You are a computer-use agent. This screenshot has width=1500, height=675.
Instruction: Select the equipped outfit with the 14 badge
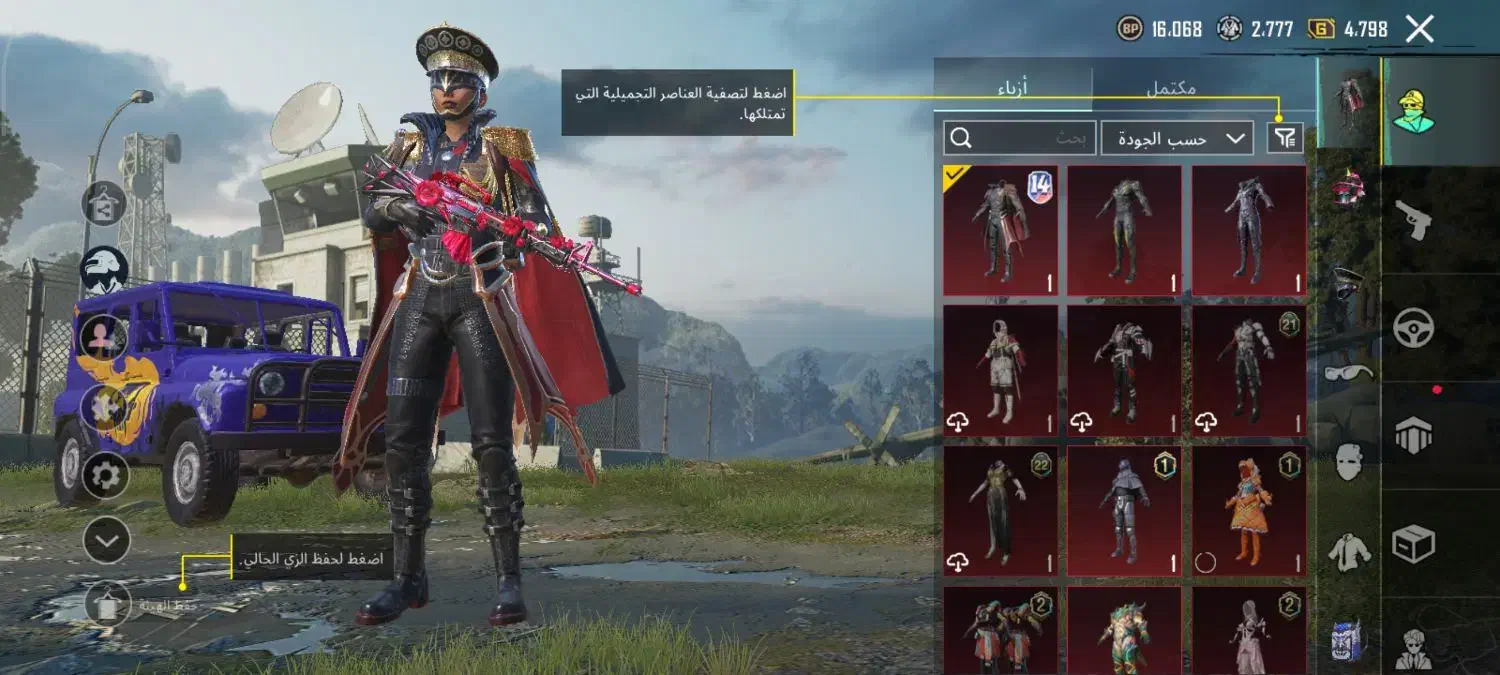pyautogui.click(x=1000, y=230)
